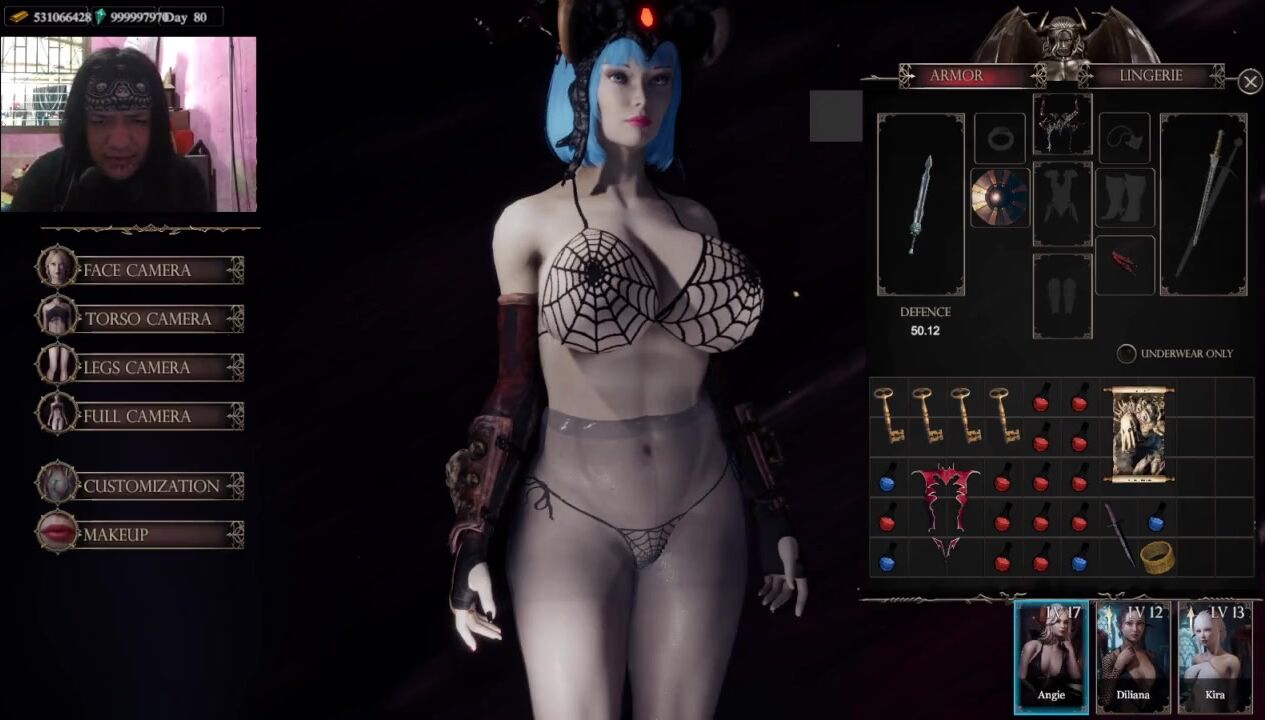1265x720 pixels.
Task: Choose Diliana's character portrait
Action: tap(1133, 656)
